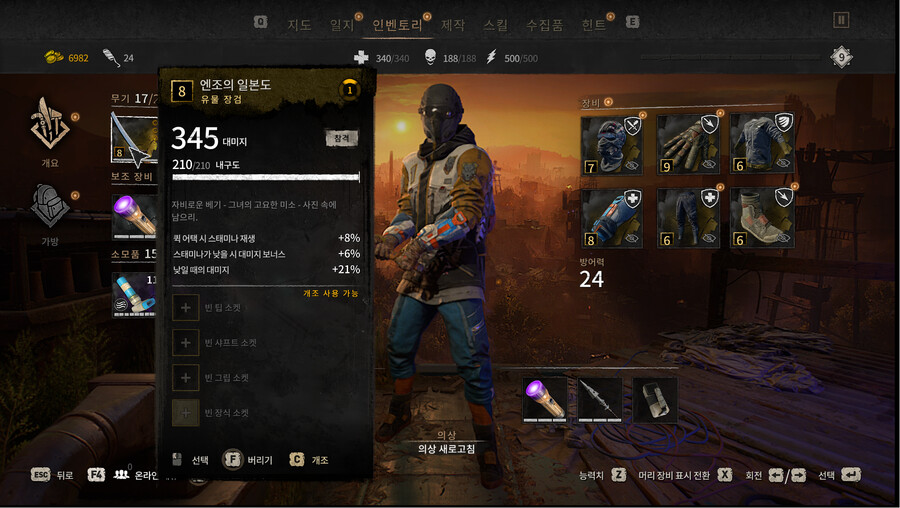Viewport: 900px width, 508px height.
Task: Select the jacket chest equipment slot
Action: [x=762, y=144]
